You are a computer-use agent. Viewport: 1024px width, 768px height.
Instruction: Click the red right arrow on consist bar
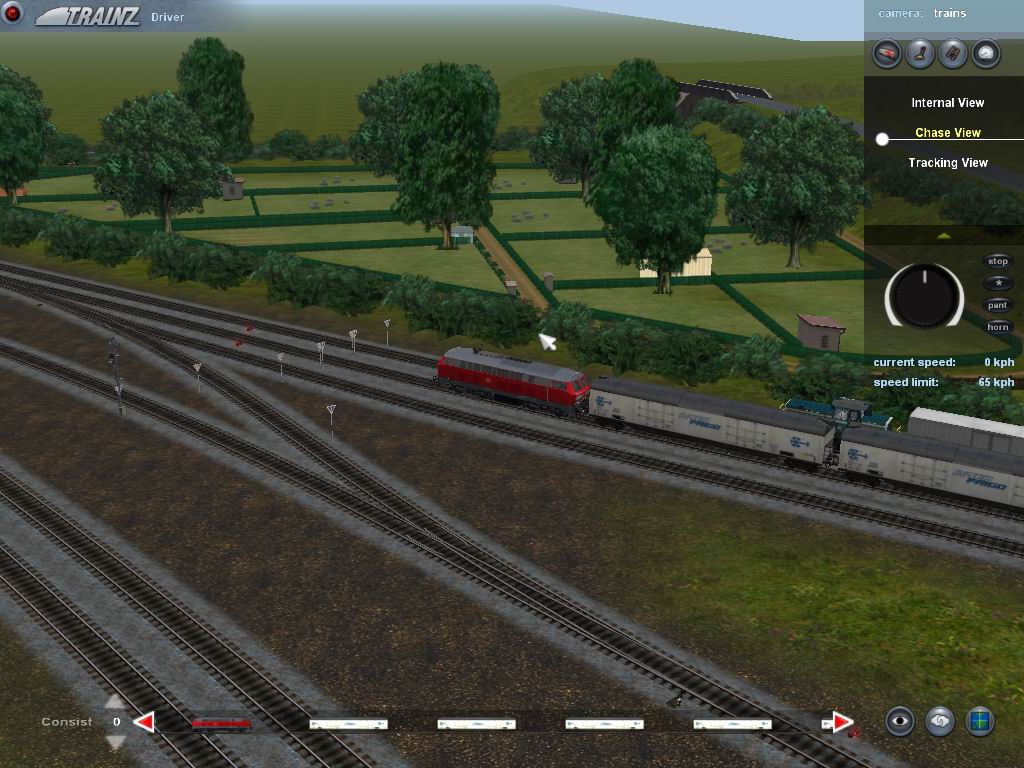842,722
